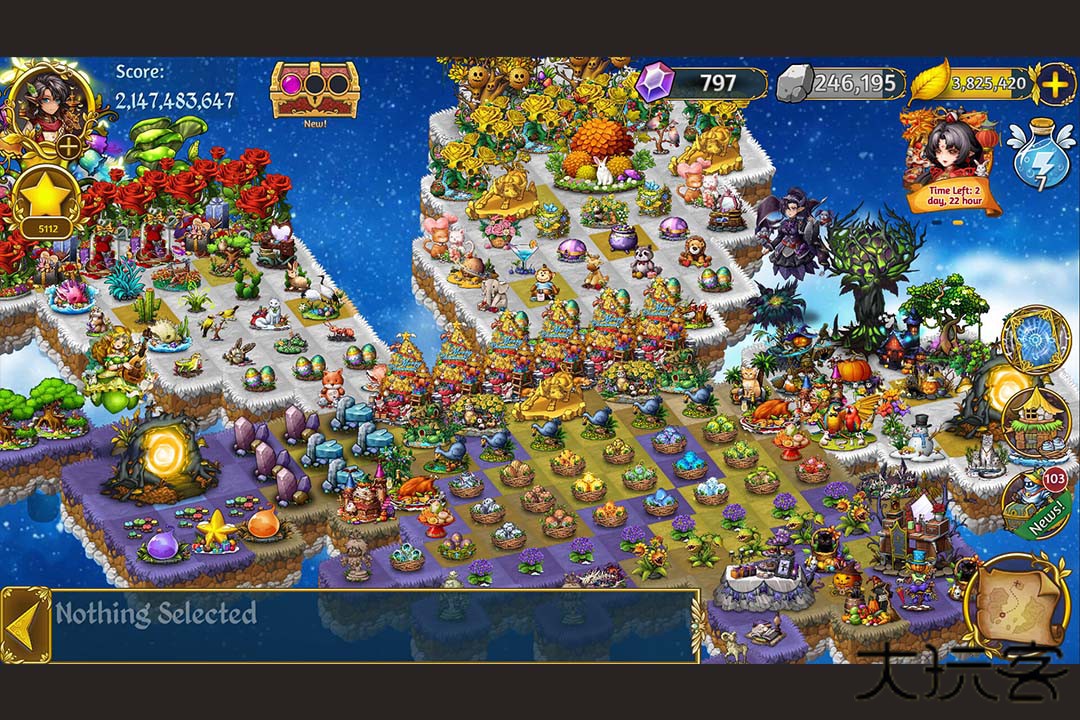
Task: Click the gold plus button to buy currency
Action: 1055,84
